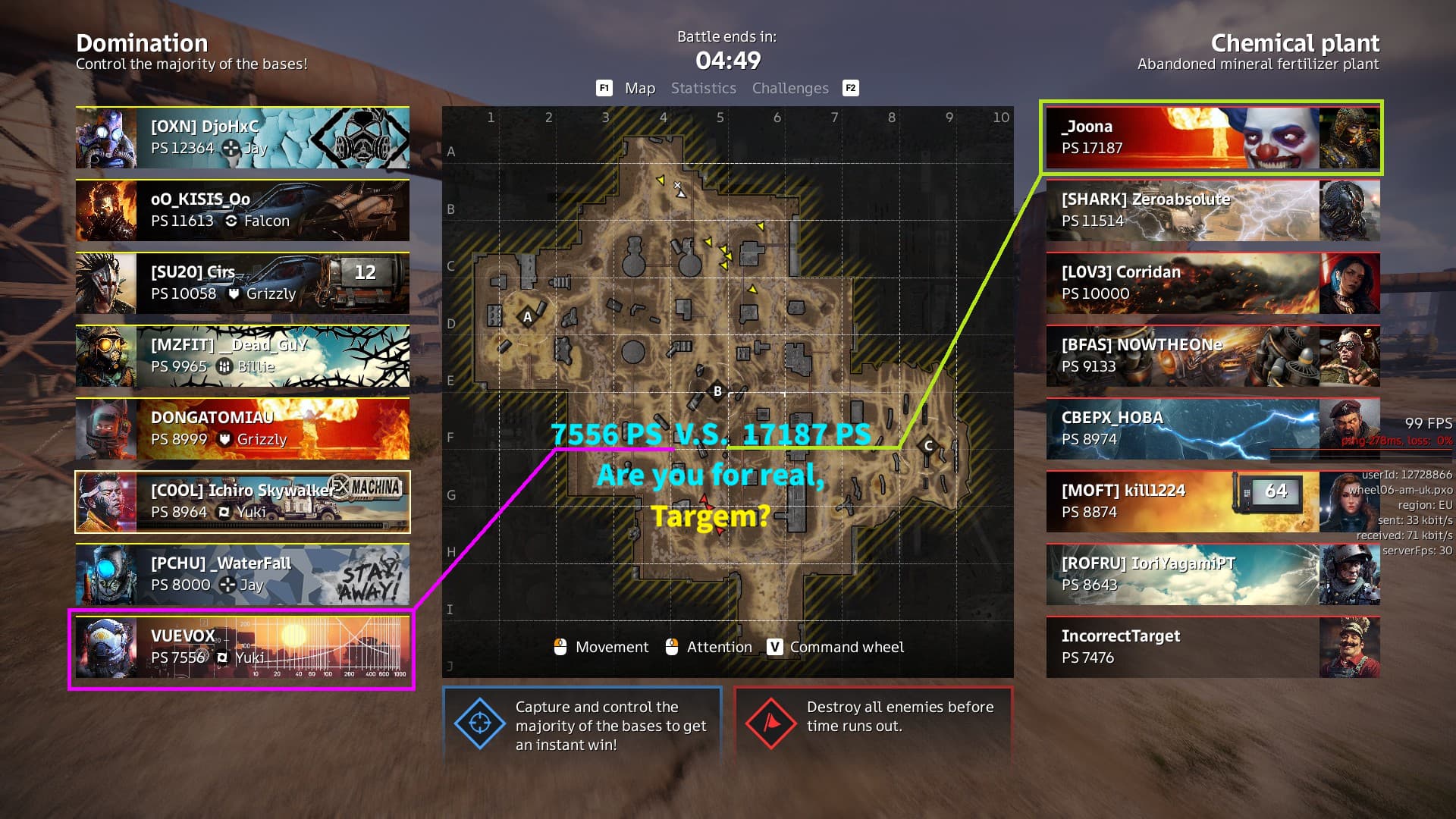Click [MOFT] kill1224 enemy banner
This screenshot has width=1456, height=819.
(1212, 501)
